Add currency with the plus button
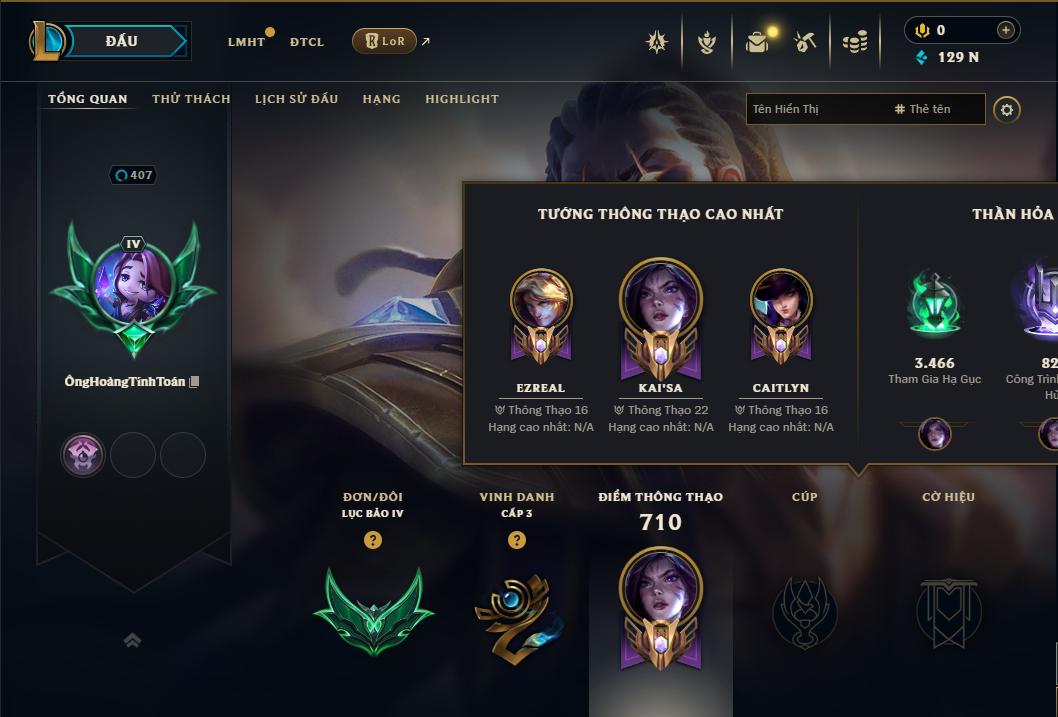Screen dimensions: 1058x717 (1005, 30)
